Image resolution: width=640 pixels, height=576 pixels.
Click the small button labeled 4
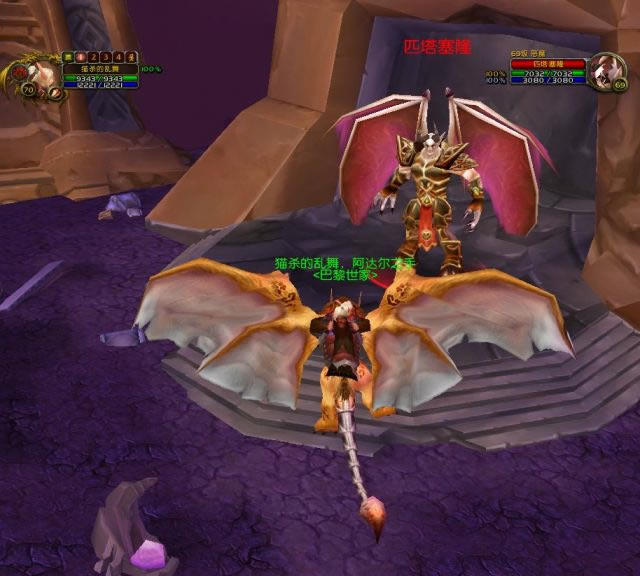(118, 57)
